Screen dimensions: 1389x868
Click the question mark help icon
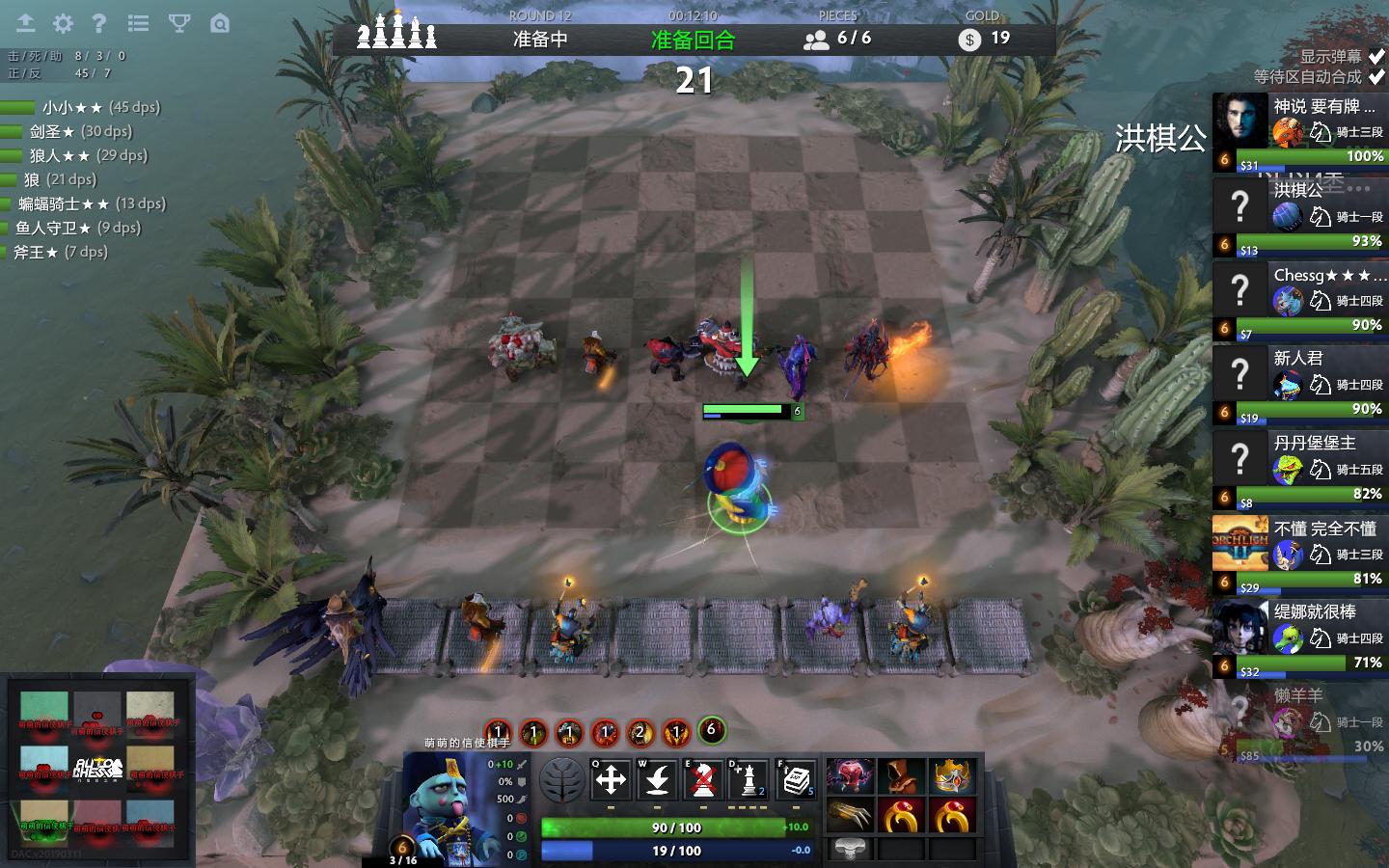[98, 23]
